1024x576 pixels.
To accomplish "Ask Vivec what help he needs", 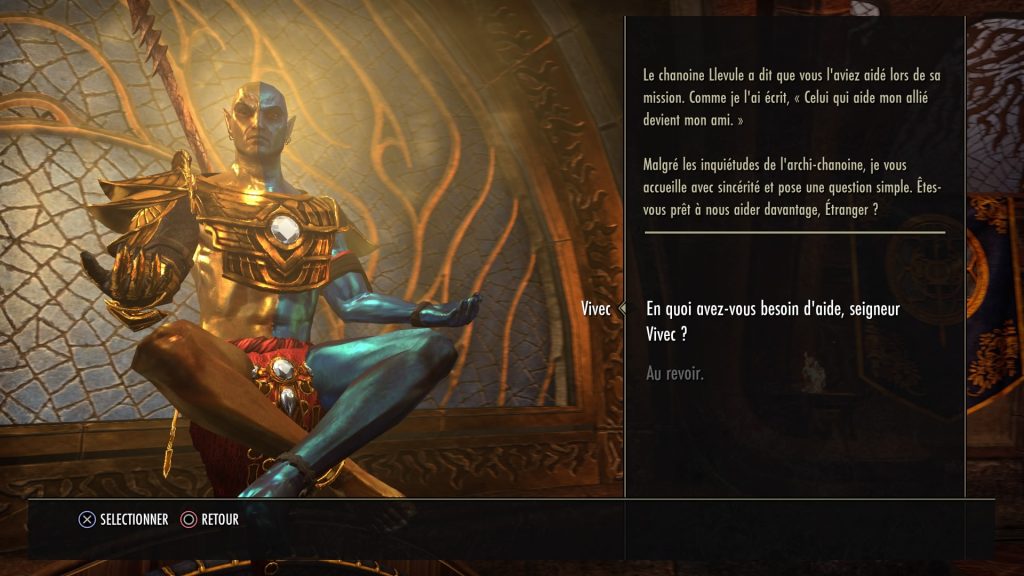I will (773, 321).
